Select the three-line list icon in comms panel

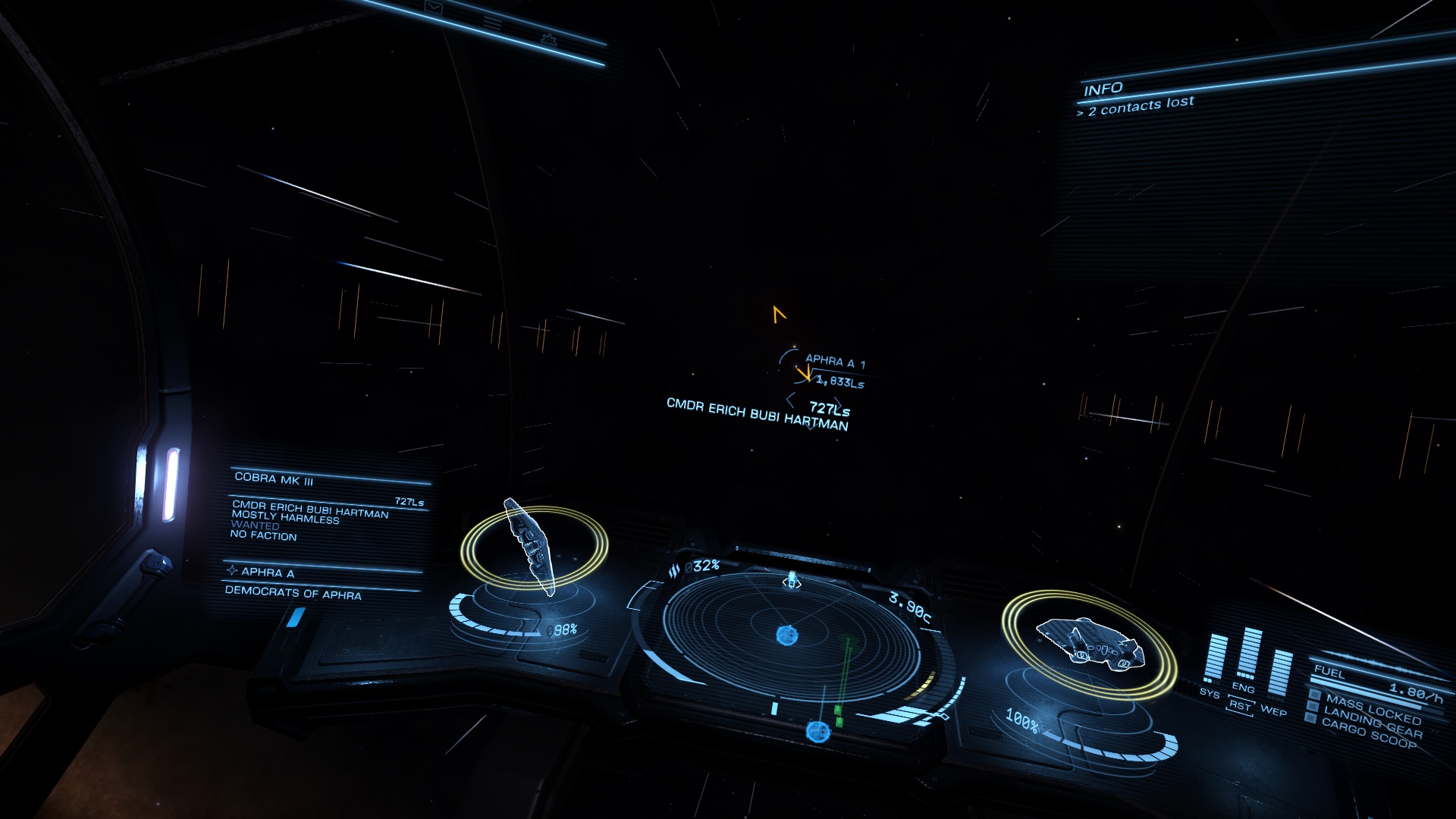click(492, 23)
